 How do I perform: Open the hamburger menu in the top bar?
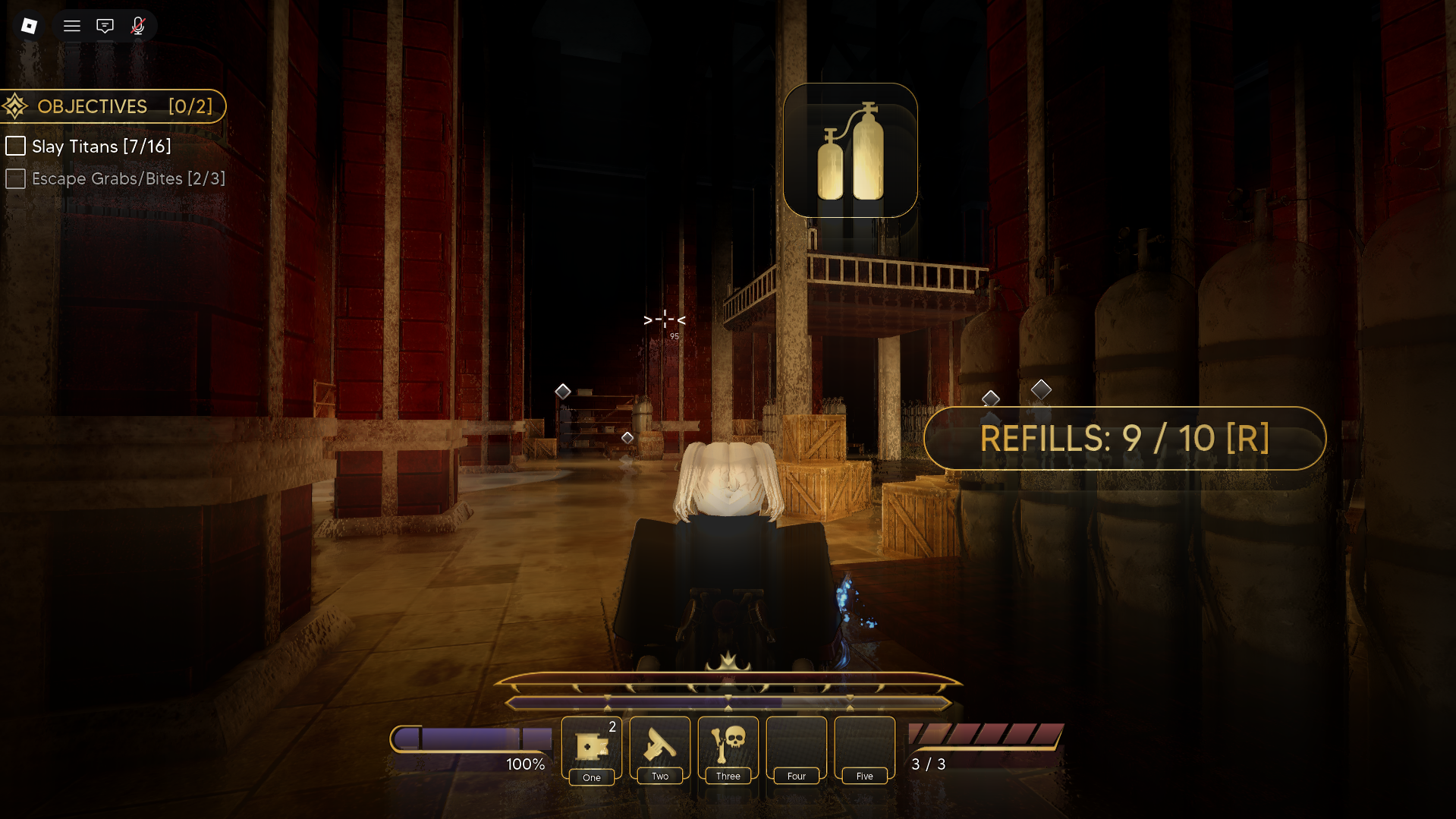click(x=72, y=26)
